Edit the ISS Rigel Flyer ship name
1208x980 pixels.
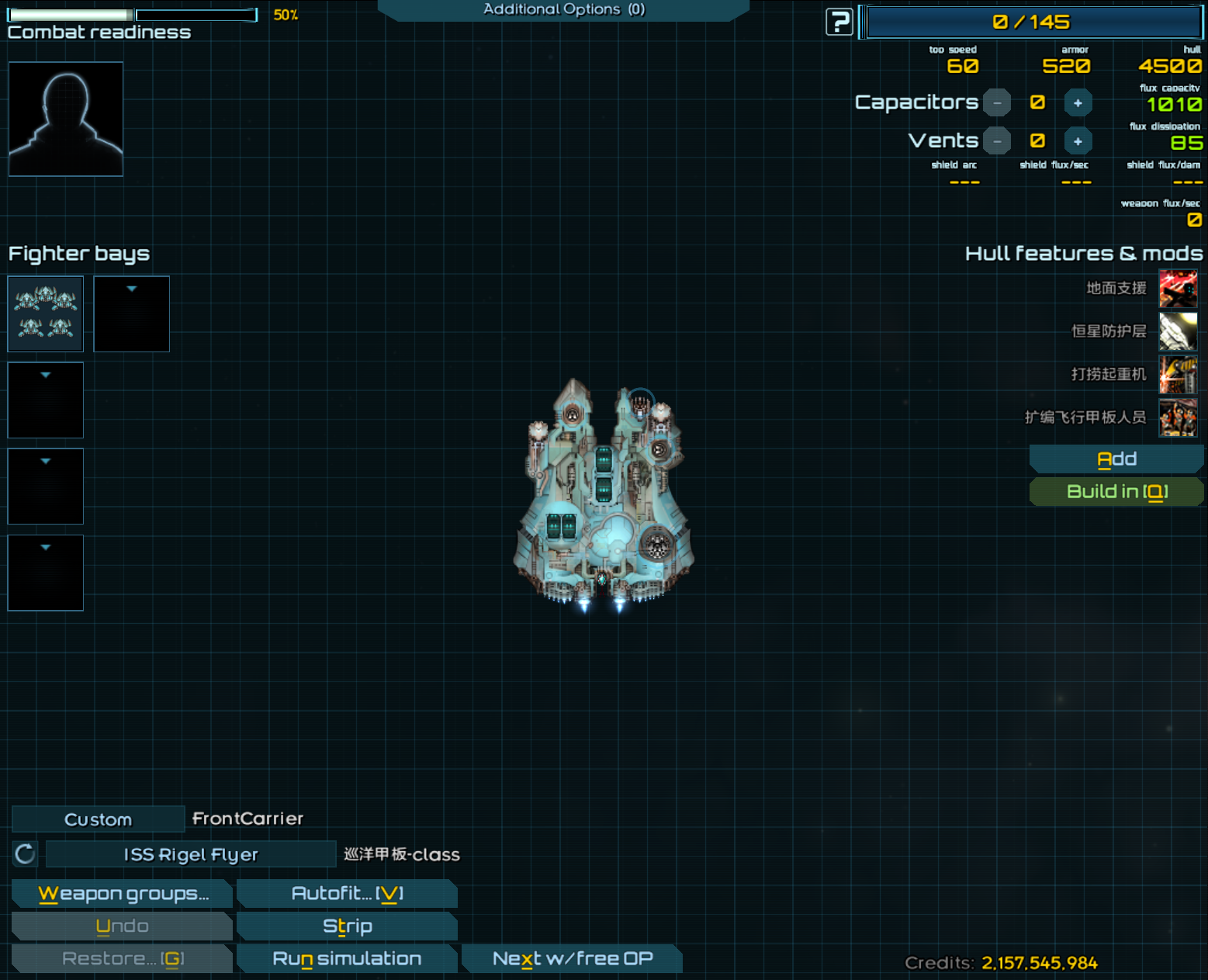(191, 854)
